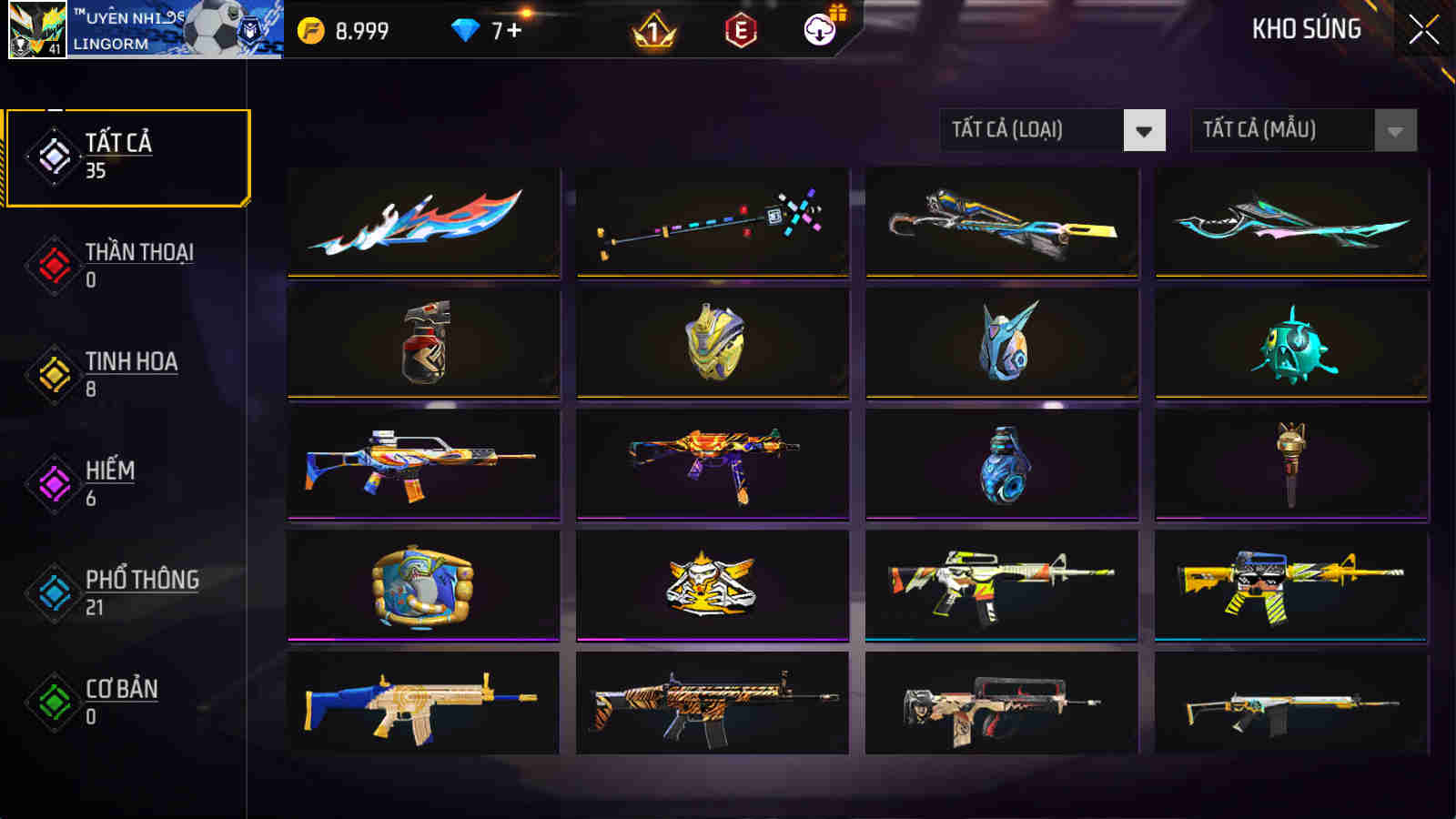Select the purple Hiếm rarity icon
The image size is (1456, 819).
click(52, 482)
